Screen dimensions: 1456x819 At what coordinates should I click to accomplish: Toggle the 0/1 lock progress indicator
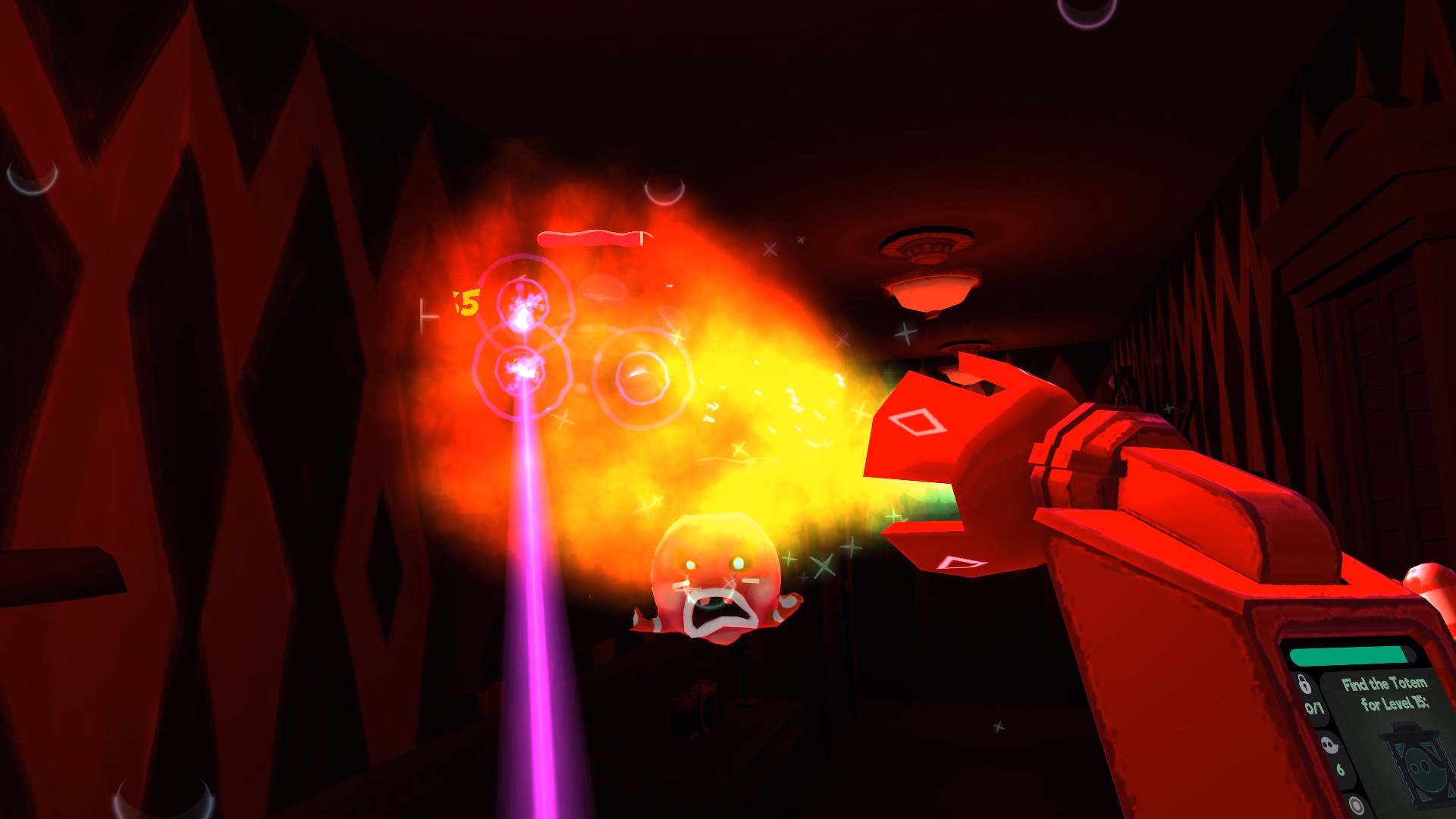1314,707
